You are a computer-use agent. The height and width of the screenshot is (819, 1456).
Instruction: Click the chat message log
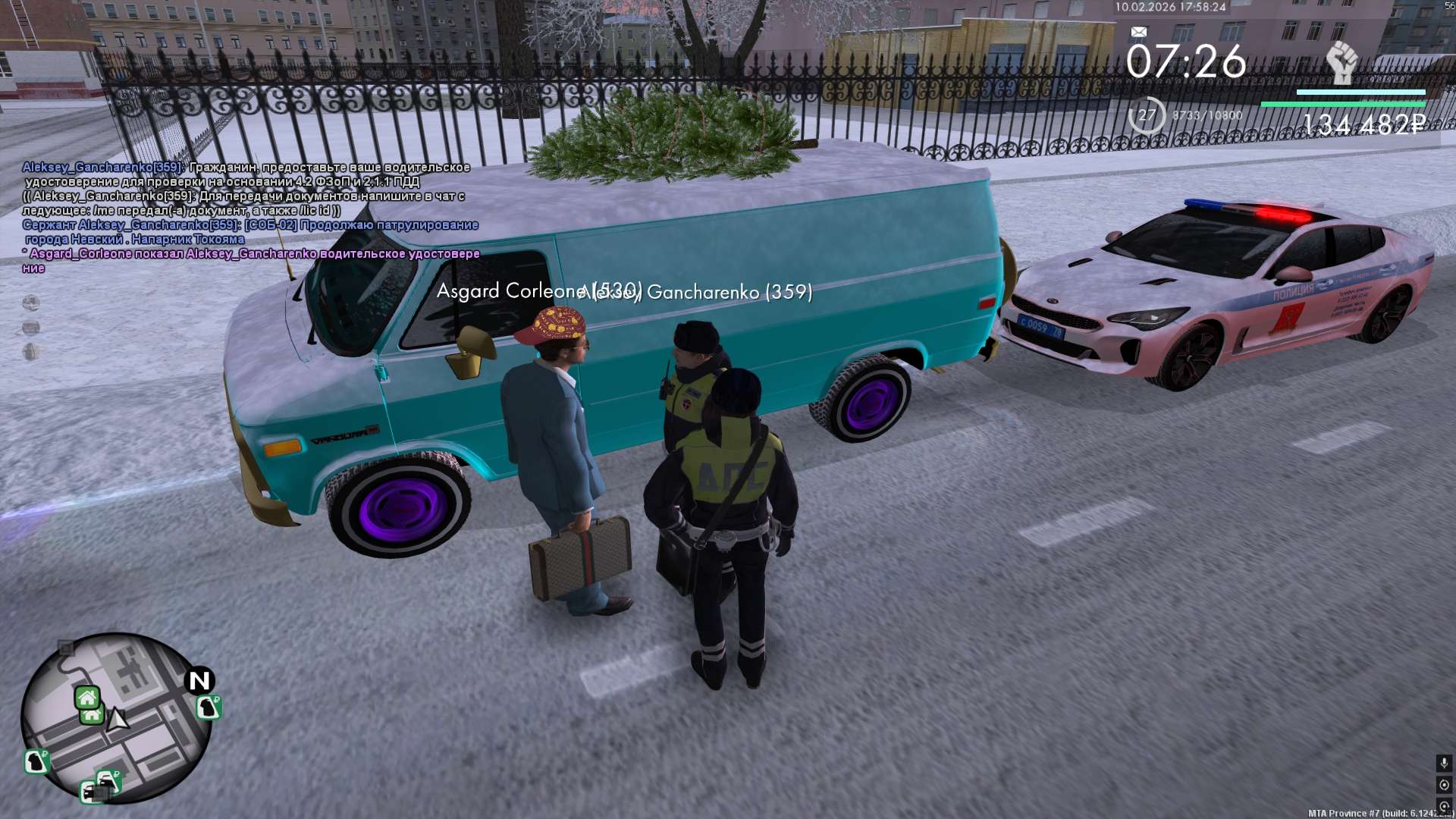pyautogui.click(x=250, y=217)
